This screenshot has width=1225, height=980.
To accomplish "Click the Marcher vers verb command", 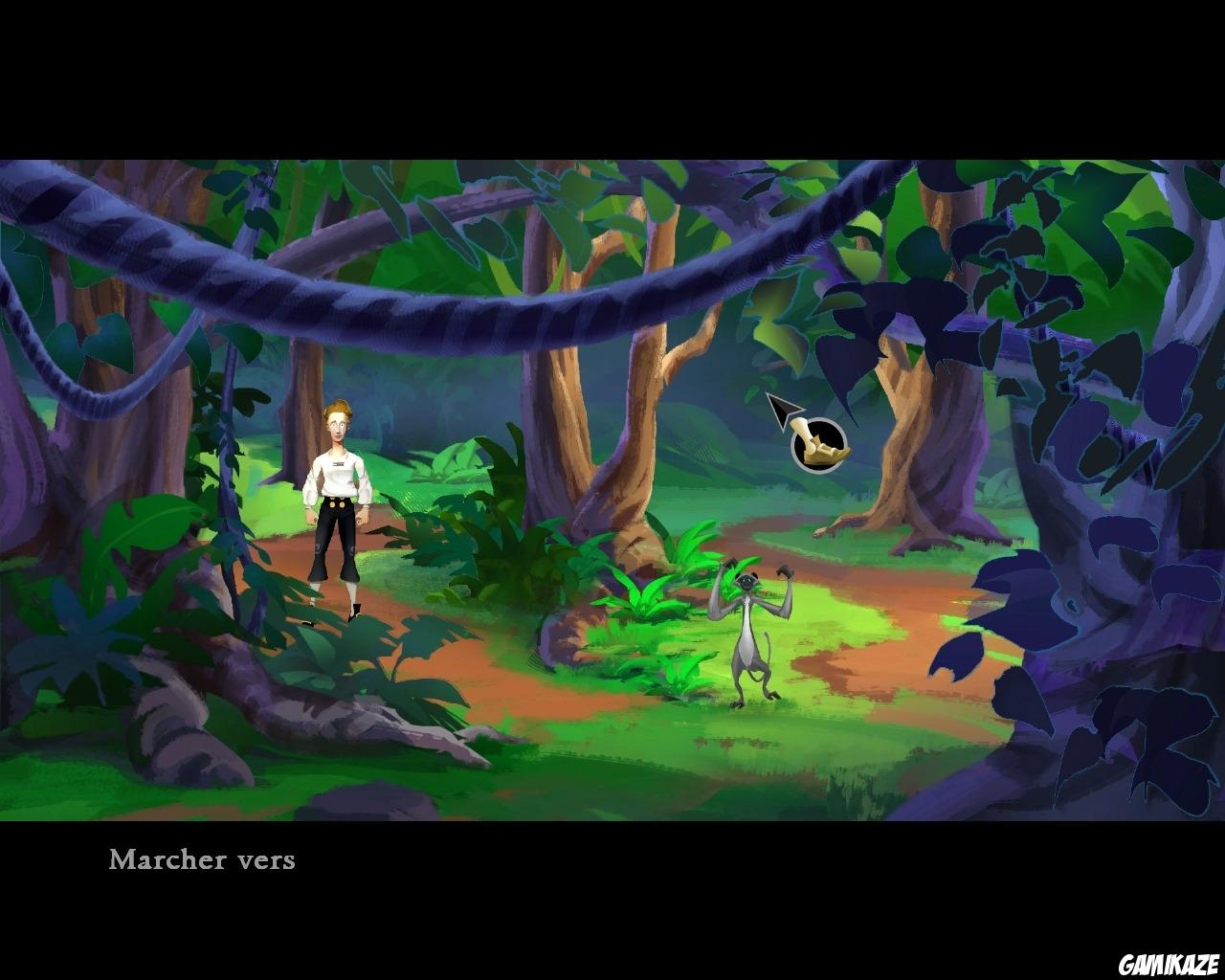I will [x=203, y=860].
